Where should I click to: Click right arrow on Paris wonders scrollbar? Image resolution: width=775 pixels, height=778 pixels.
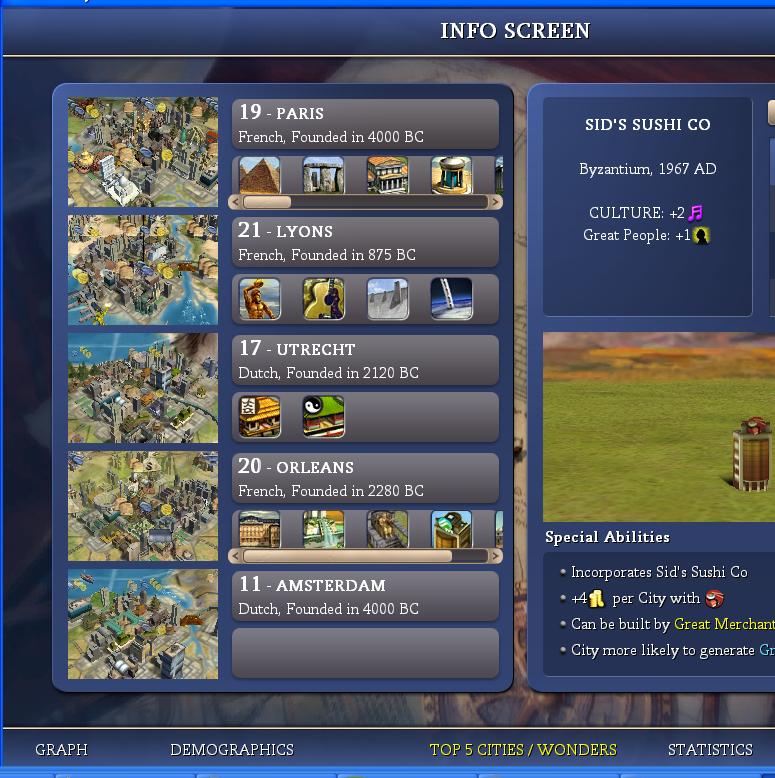495,202
